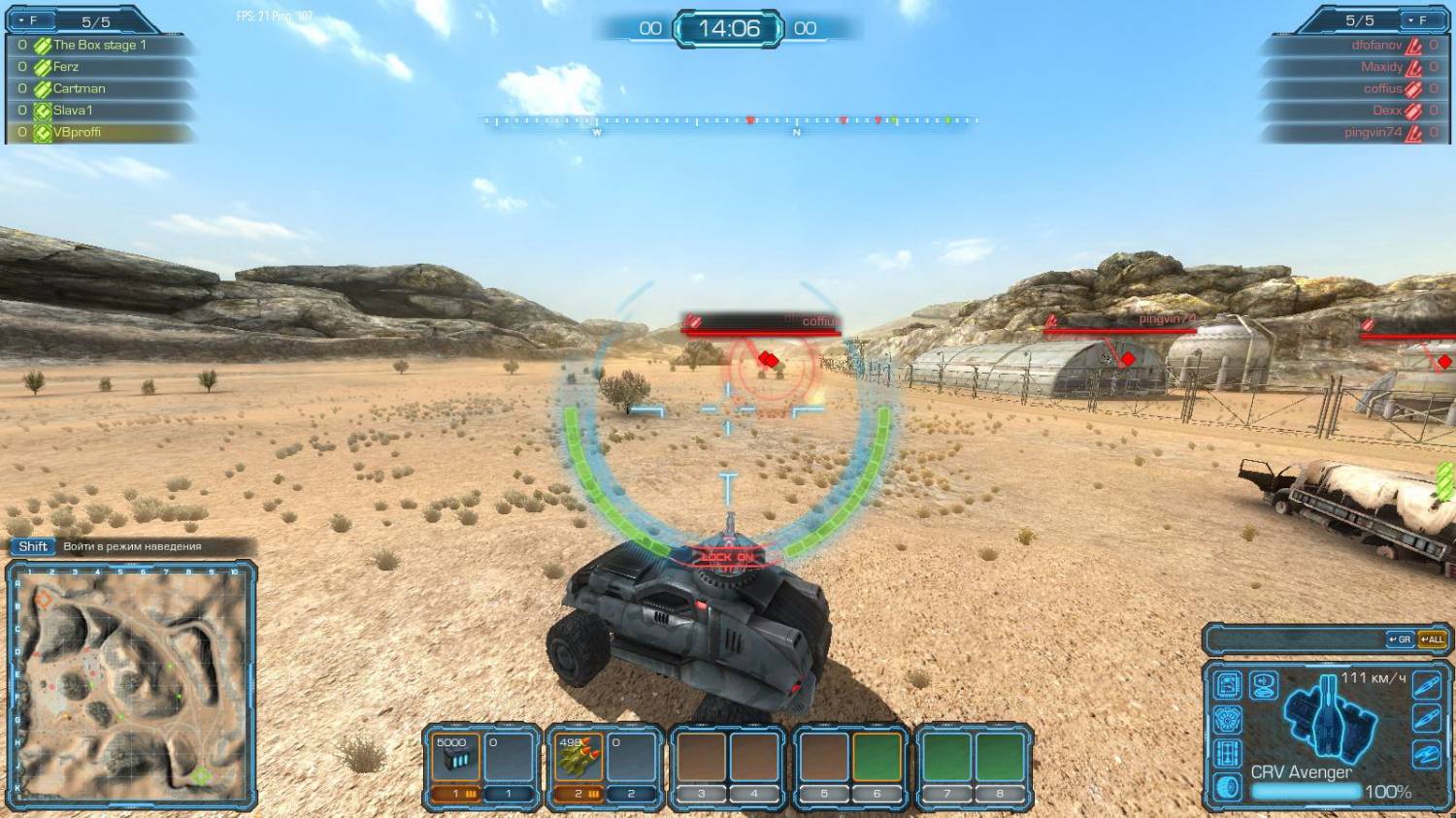The image size is (1456, 818).
Task: Collapse the left team list dropdown
Action: pyautogui.click(x=27, y=20)
